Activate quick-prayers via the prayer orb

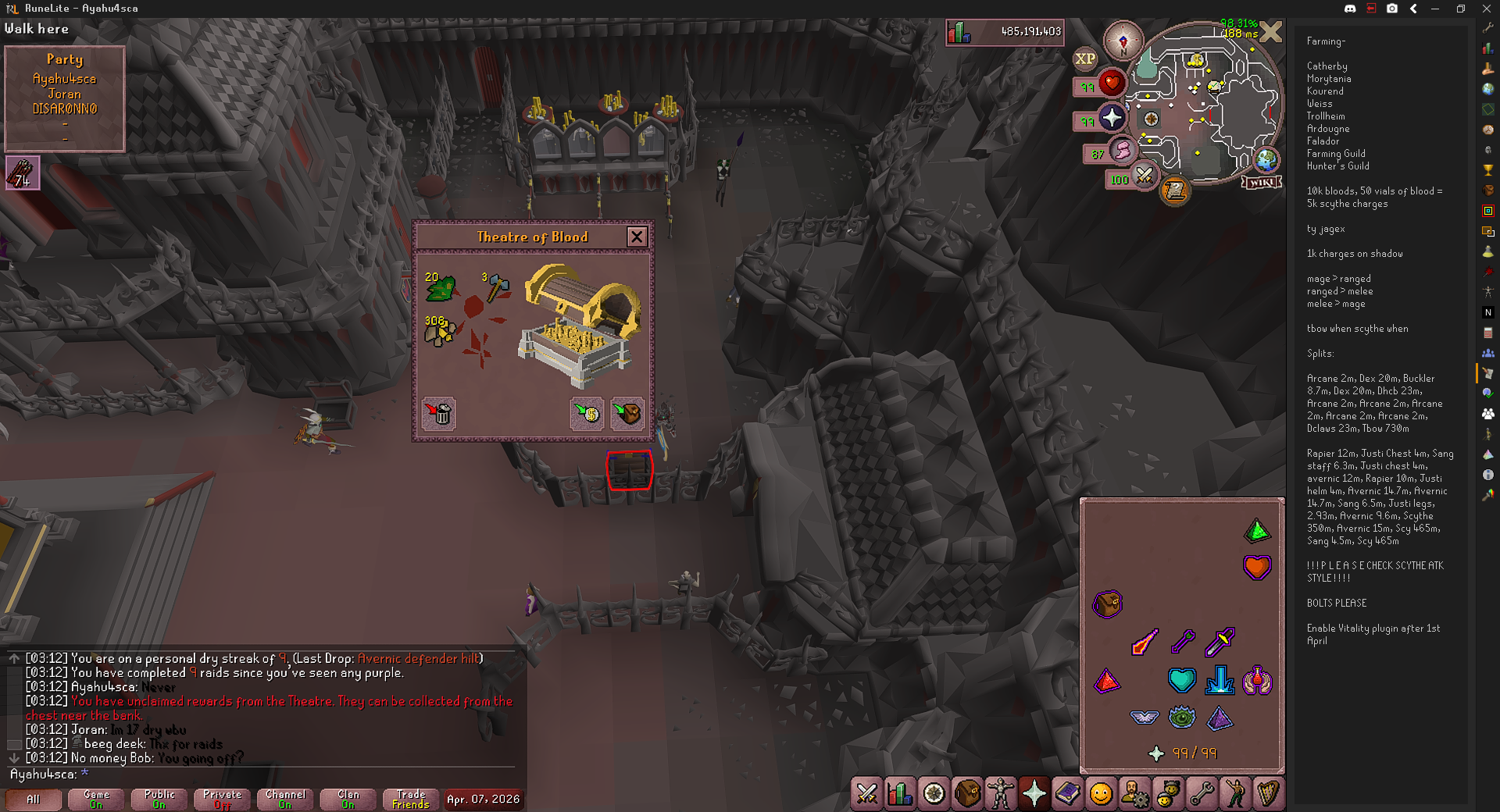pyautogui.click(x=1111, y=119)
